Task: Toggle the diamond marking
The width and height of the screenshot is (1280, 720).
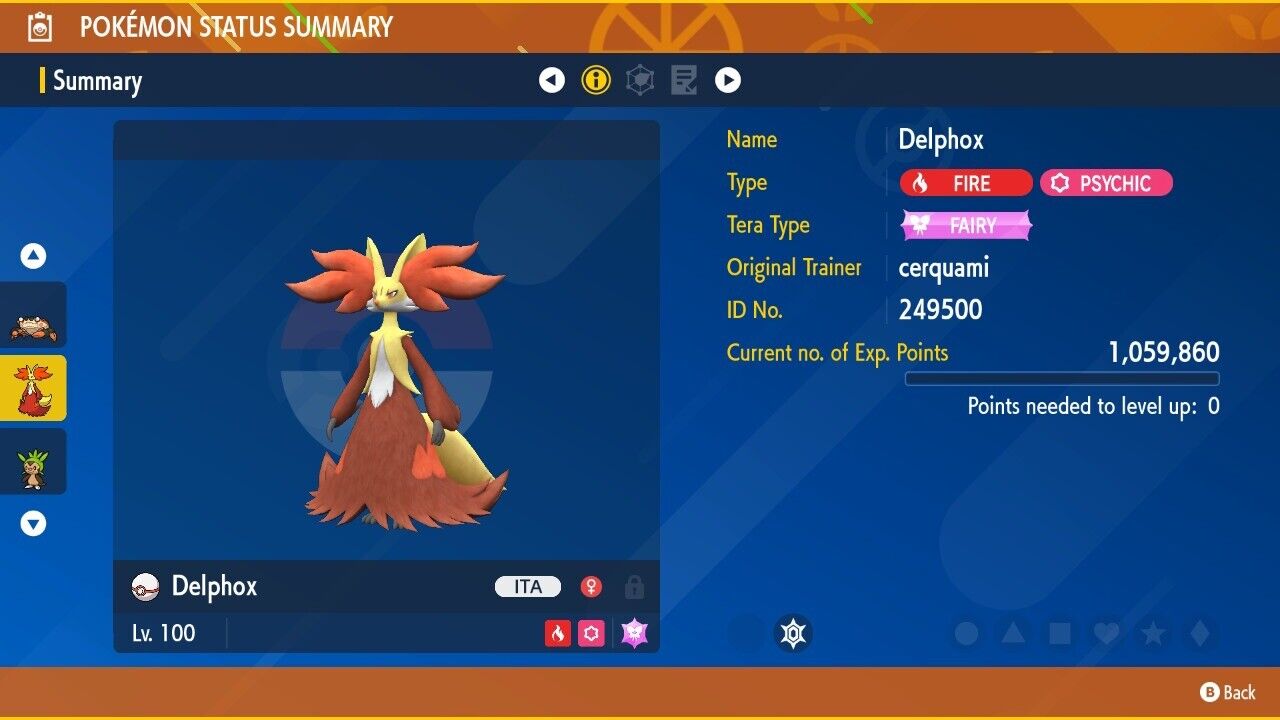Action: (1198, 633)
